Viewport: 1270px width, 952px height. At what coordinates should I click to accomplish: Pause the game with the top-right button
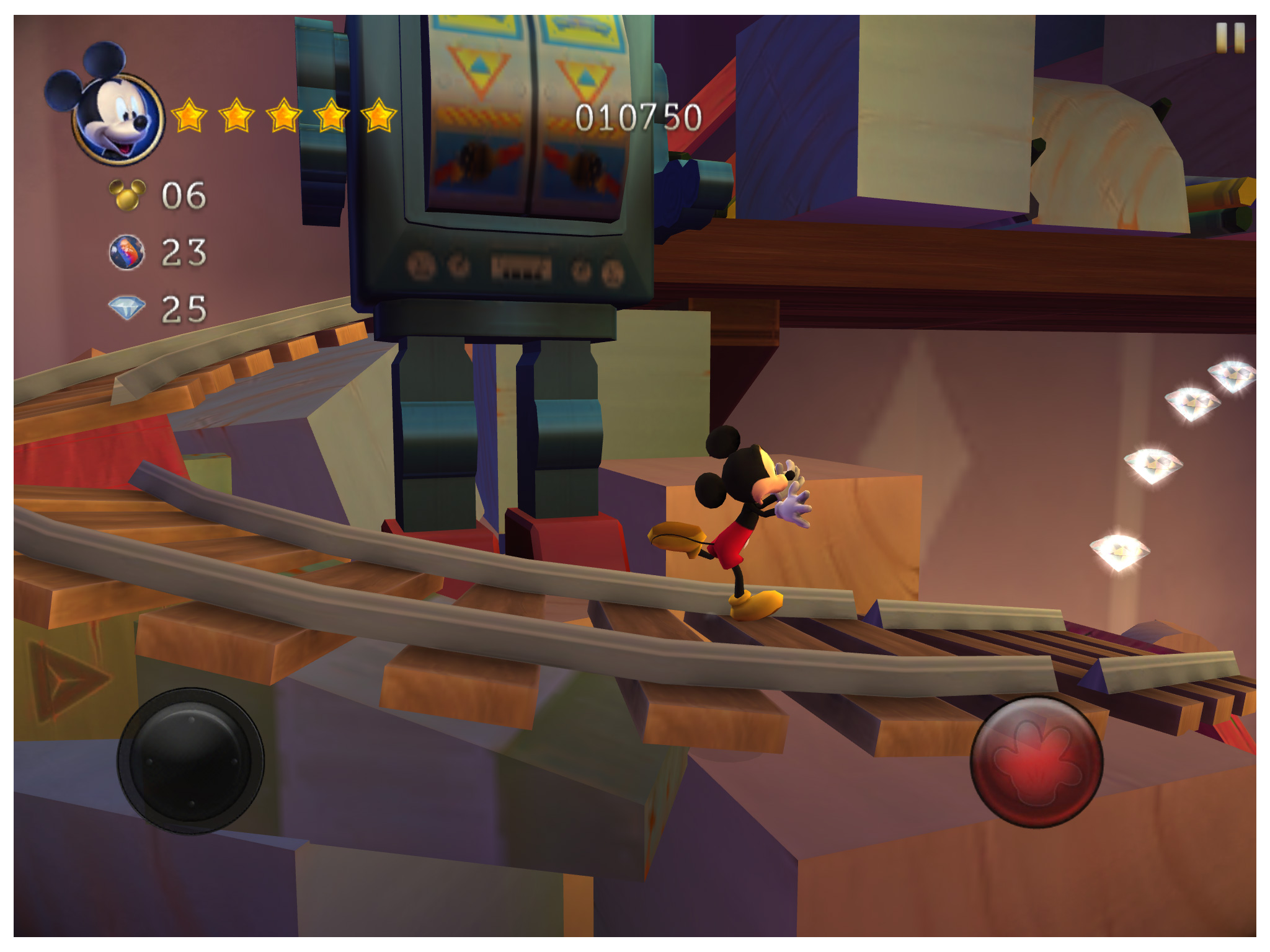coord(1230,38)
